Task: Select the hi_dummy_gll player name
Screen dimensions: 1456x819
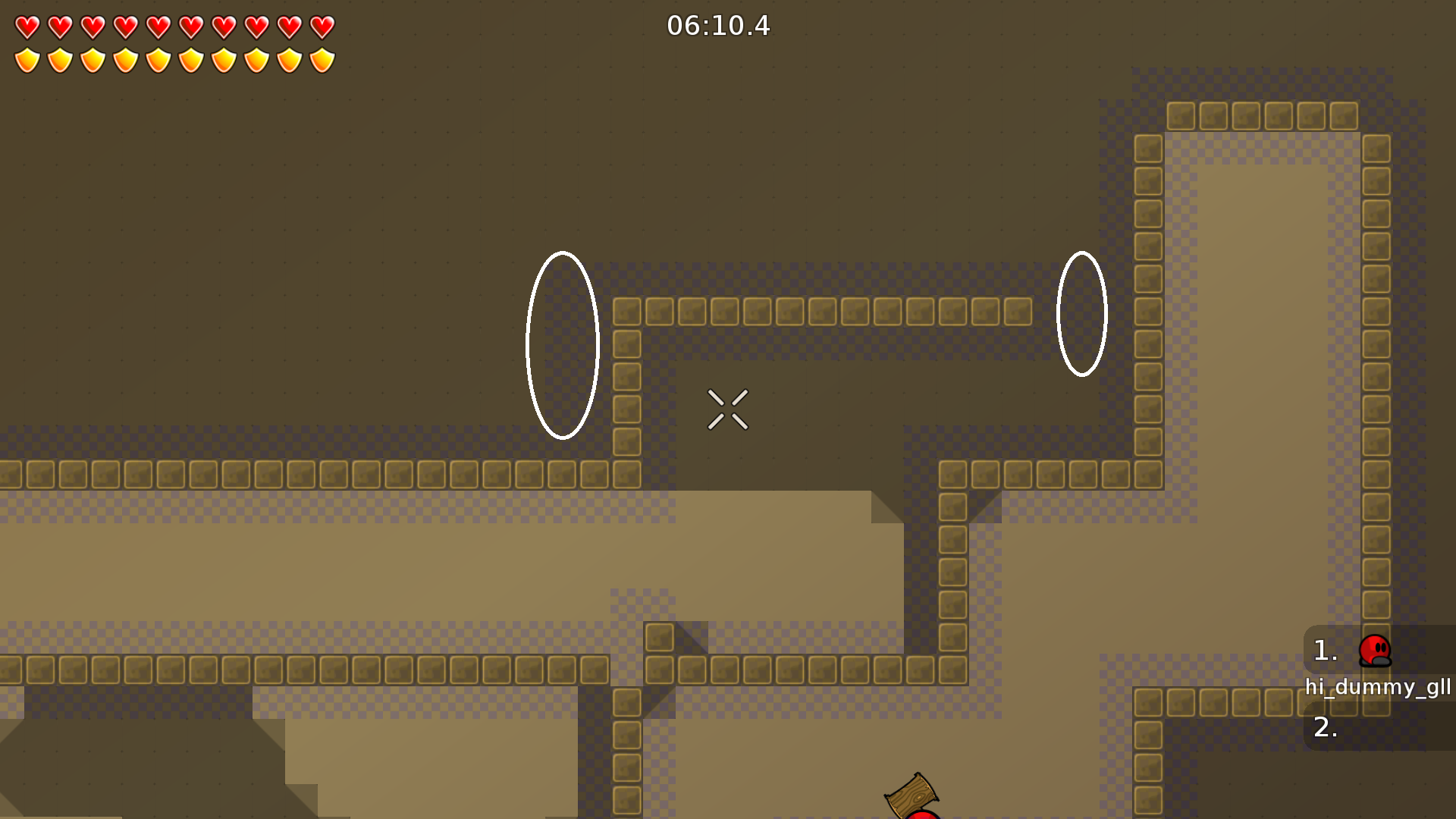Action: [x=1378, y=689]
